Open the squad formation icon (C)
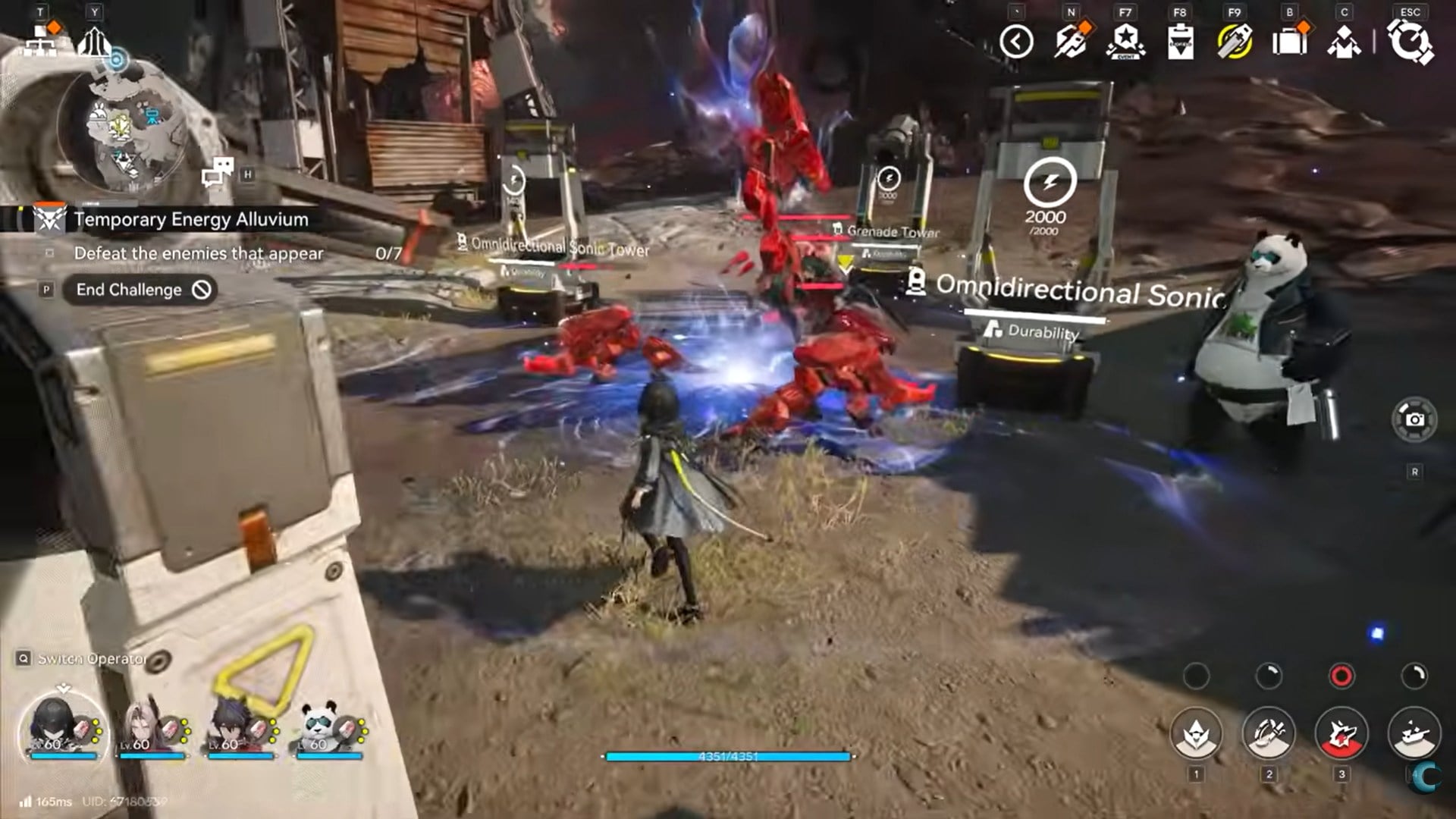This screenshot has height=819, width=1456. pyautogui.click(x=1341, y=43)
